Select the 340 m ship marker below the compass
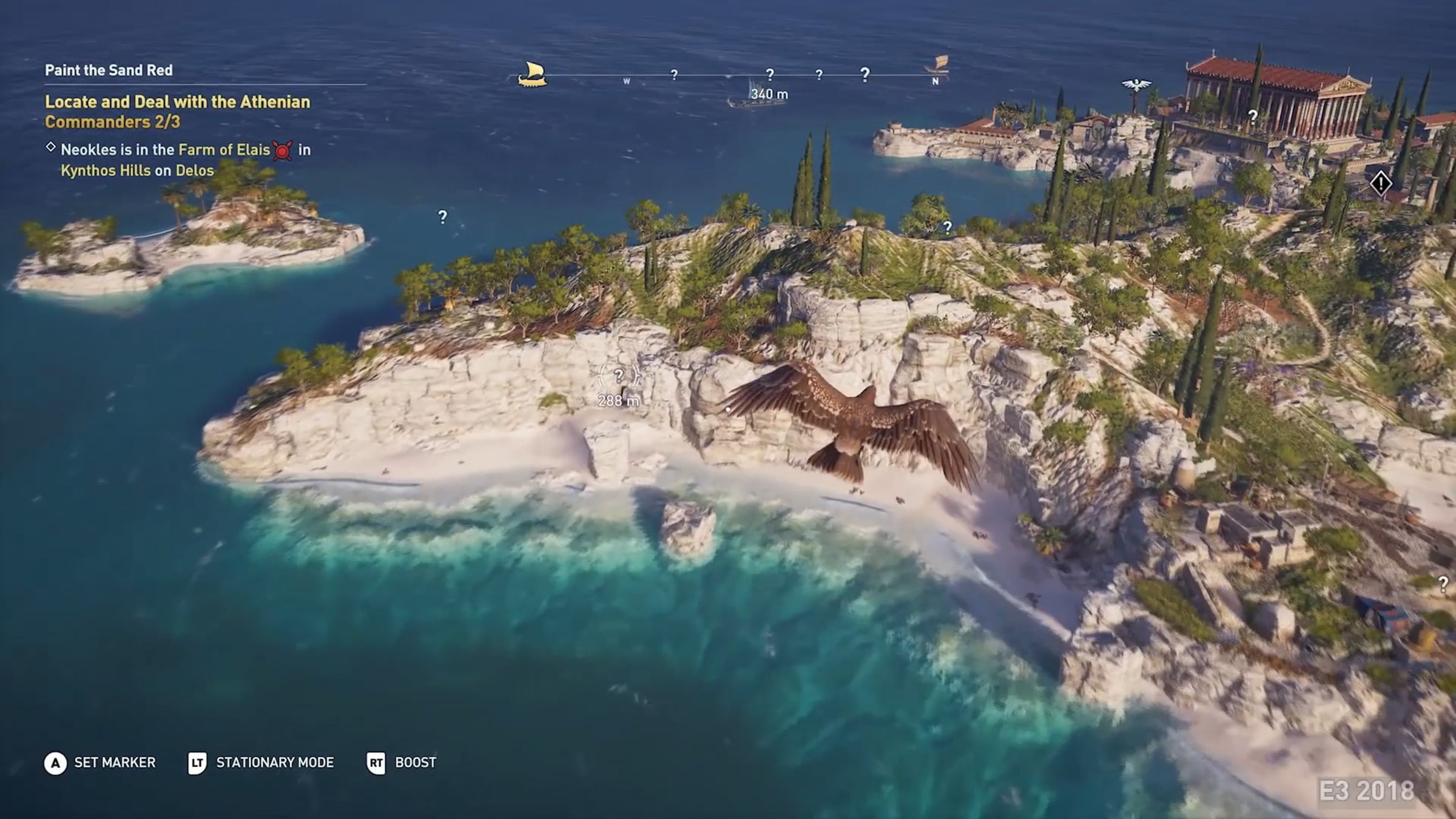 (x=758, y=95)
